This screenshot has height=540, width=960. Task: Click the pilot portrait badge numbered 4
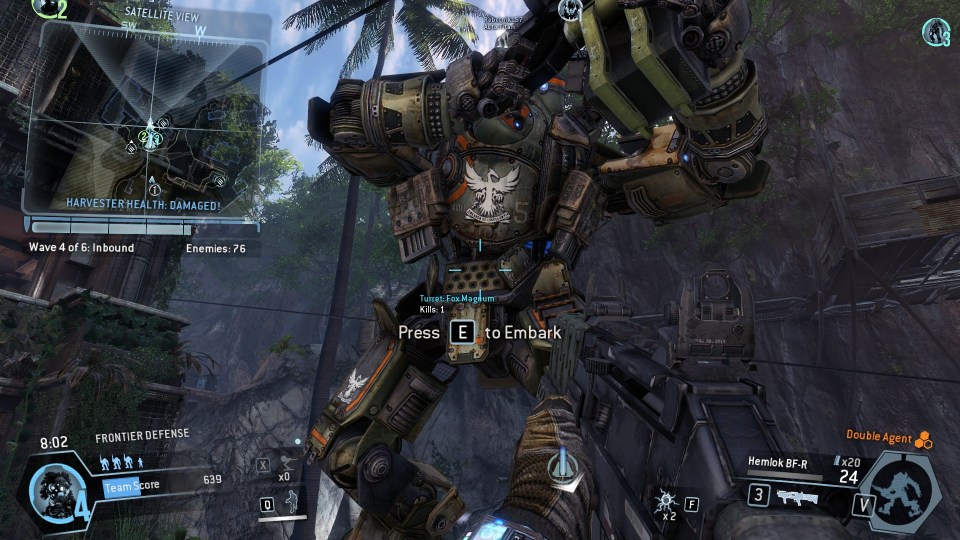pos(52,492)
